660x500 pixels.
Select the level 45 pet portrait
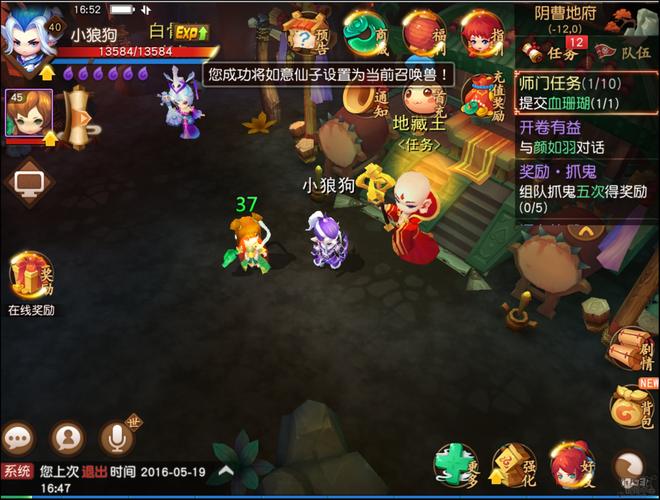(28, 113)
